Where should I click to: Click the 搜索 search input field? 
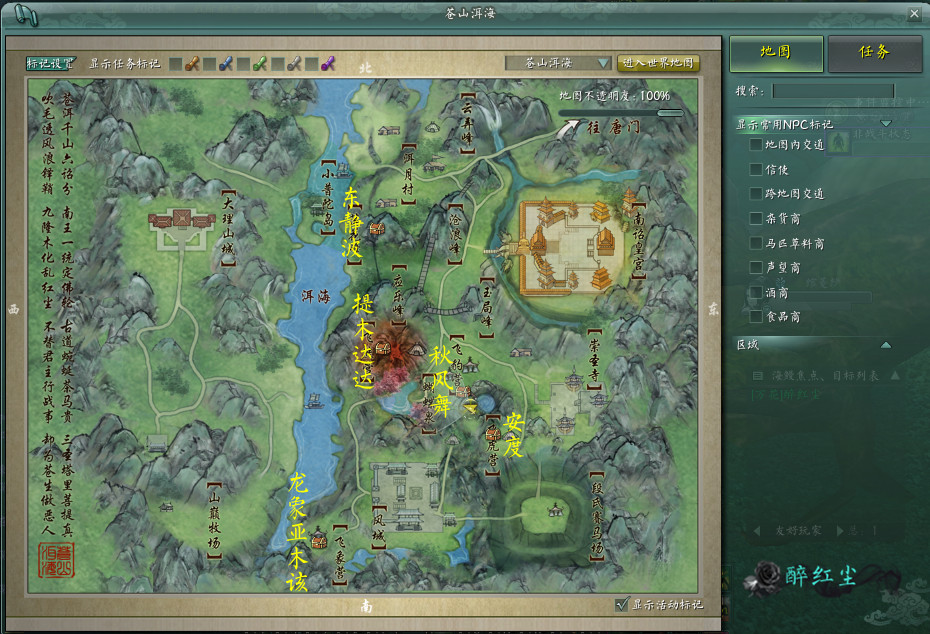click(832, 91)
